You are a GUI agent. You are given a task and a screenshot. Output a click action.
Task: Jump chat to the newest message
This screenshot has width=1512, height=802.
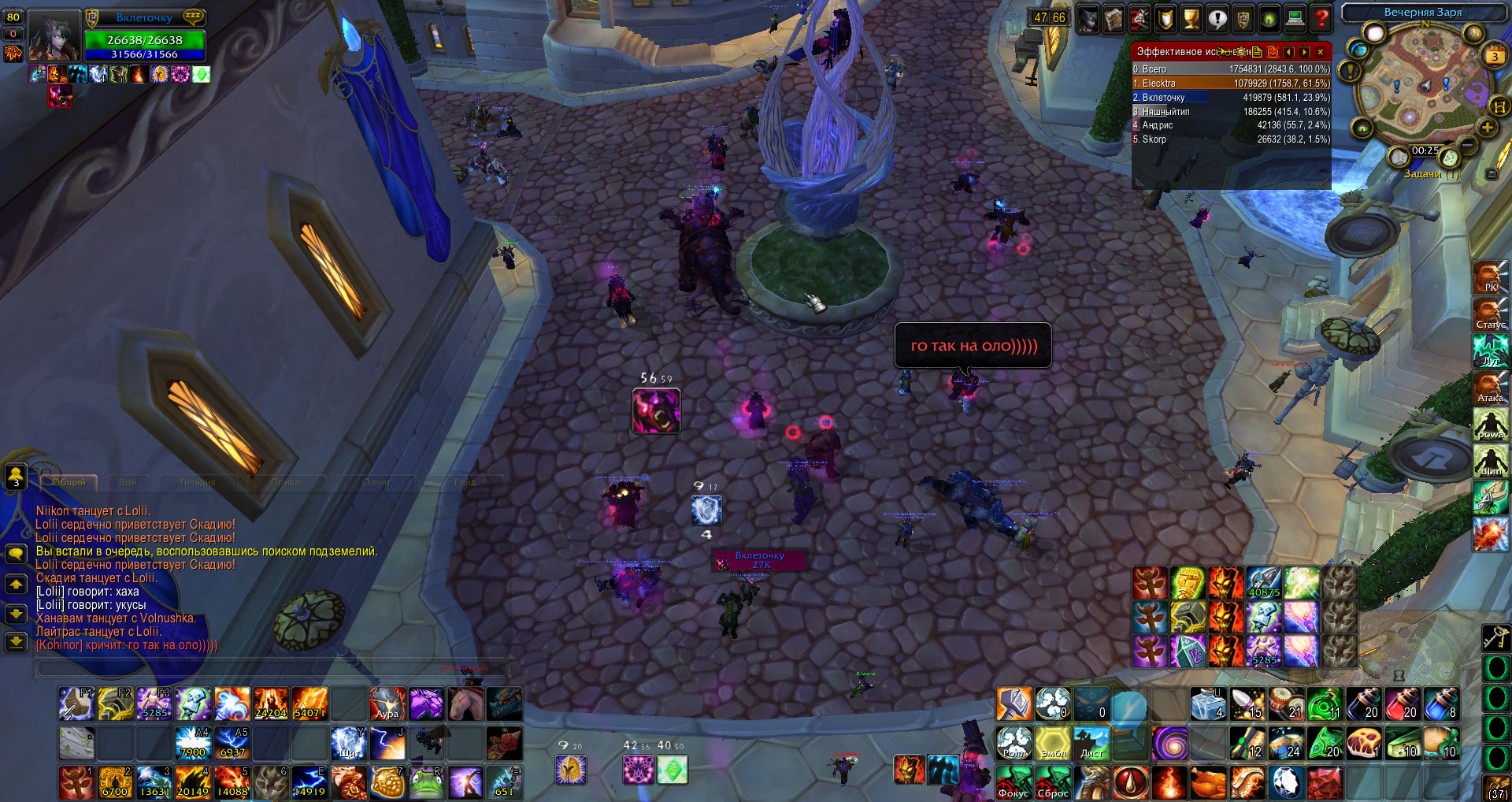(16, 641)
